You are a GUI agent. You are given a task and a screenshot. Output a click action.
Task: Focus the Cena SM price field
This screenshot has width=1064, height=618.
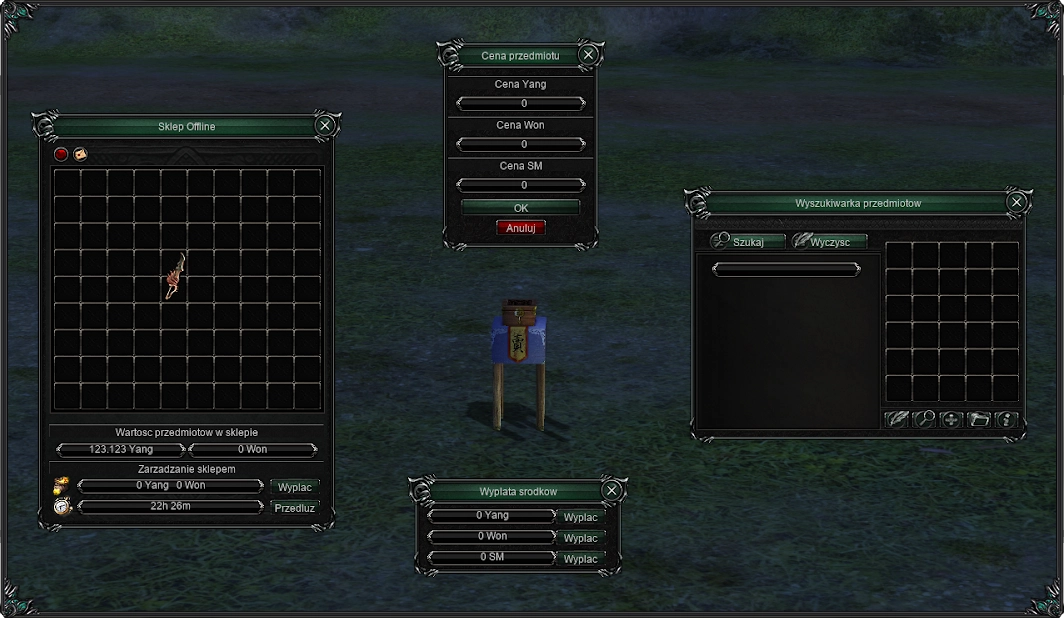[520, 185]
